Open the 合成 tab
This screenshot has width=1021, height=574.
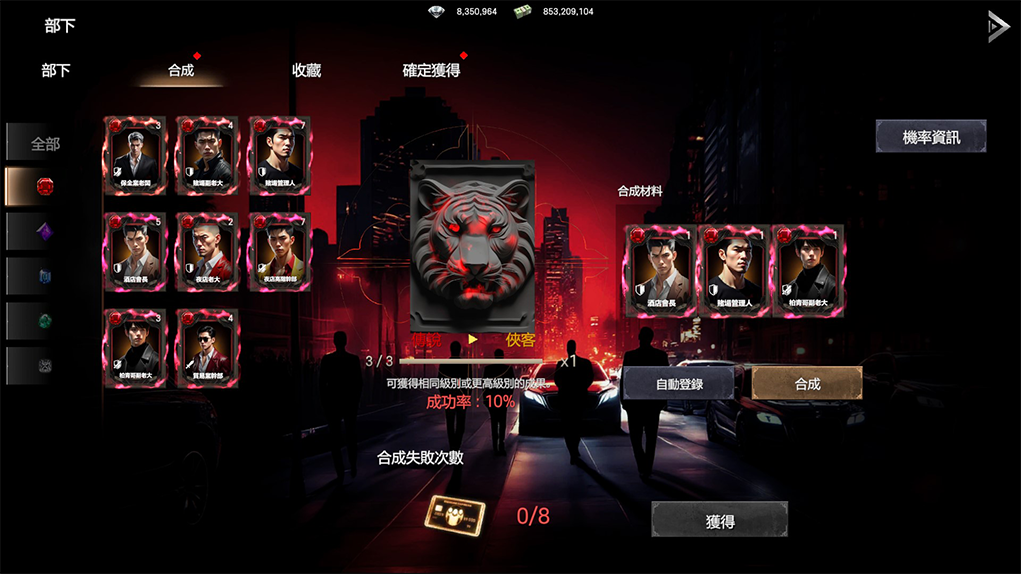pyautogui.click(x=181, y=71)
